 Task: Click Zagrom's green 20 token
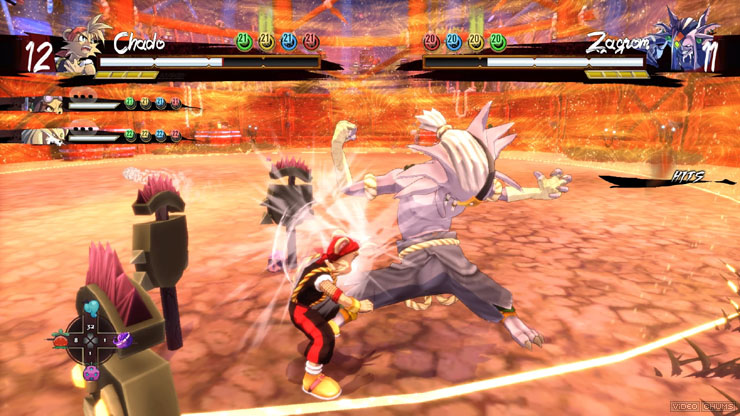pos(497,41)
